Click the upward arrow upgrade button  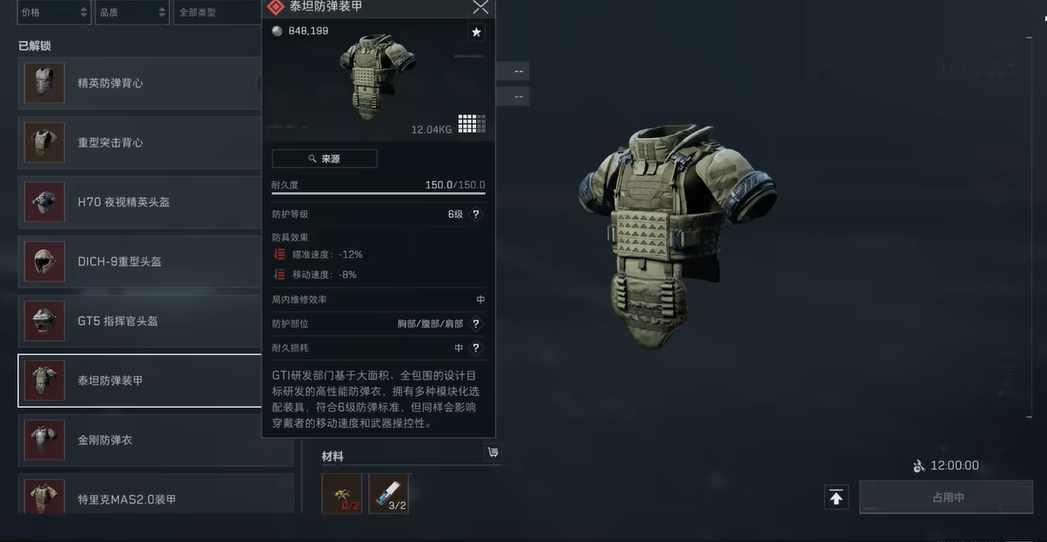click(x=836, y=497)
